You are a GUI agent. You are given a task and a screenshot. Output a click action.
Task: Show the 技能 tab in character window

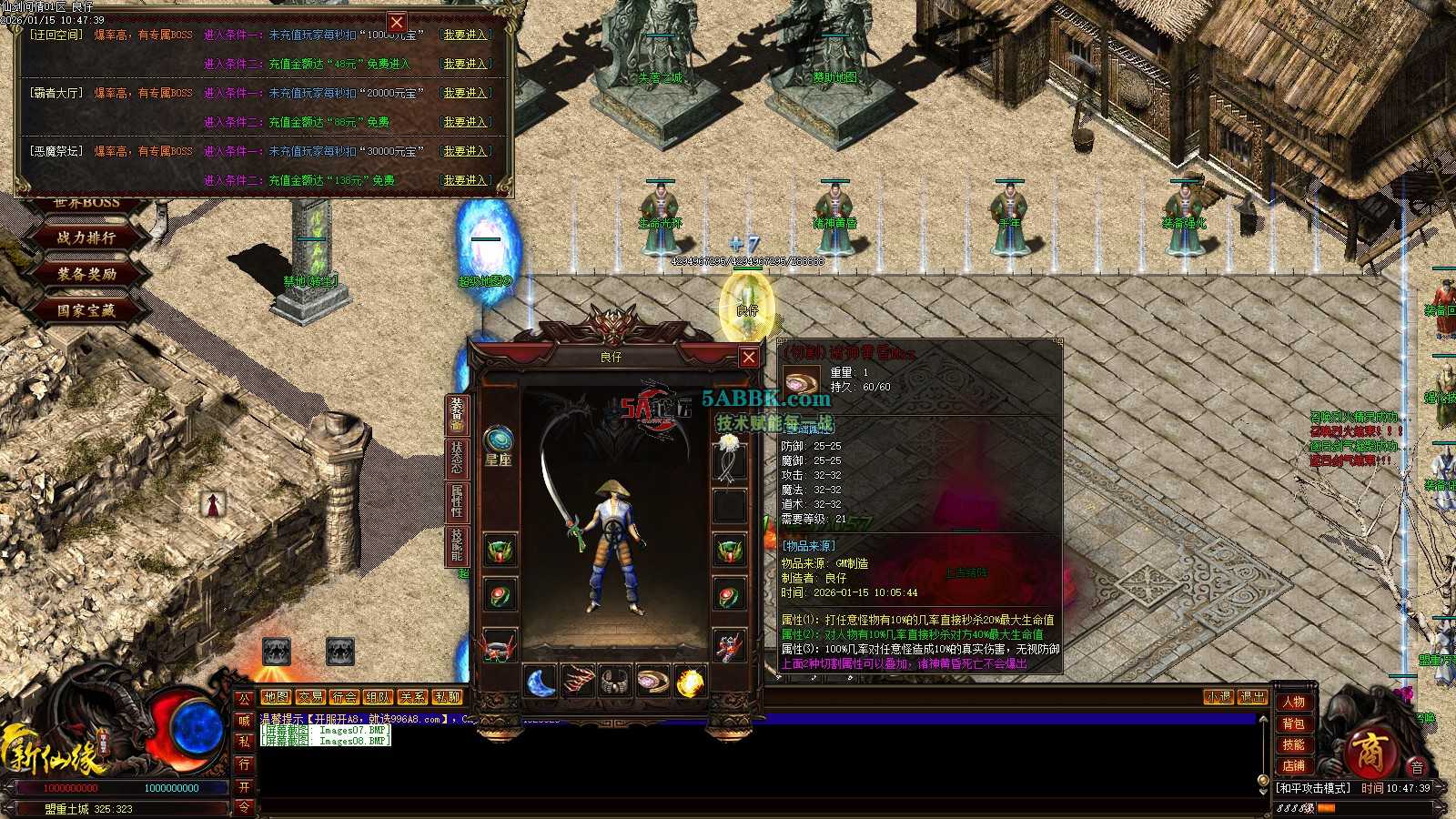(x=456, y=543)
